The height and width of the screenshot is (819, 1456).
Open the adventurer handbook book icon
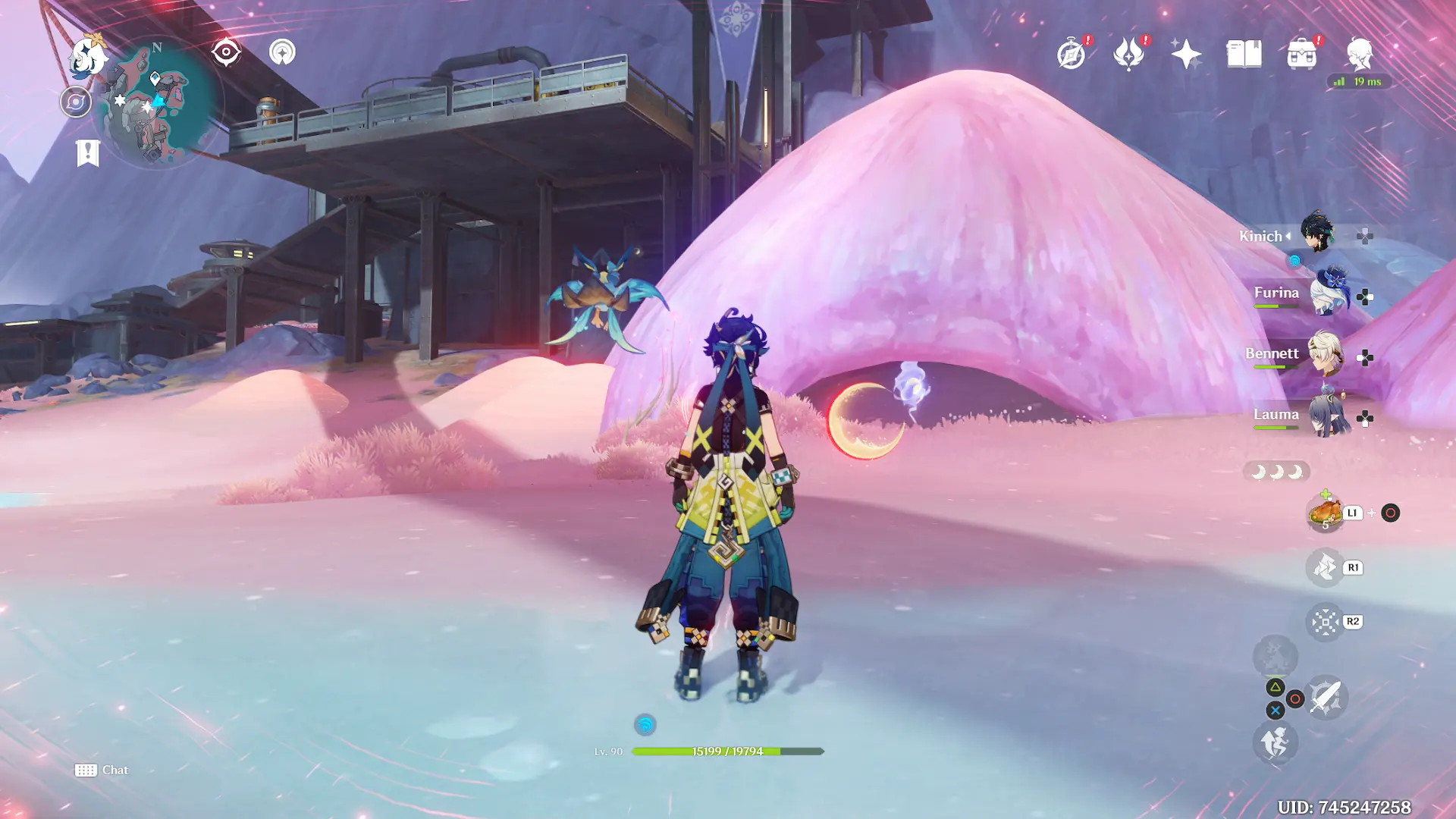coord(1244,55)
